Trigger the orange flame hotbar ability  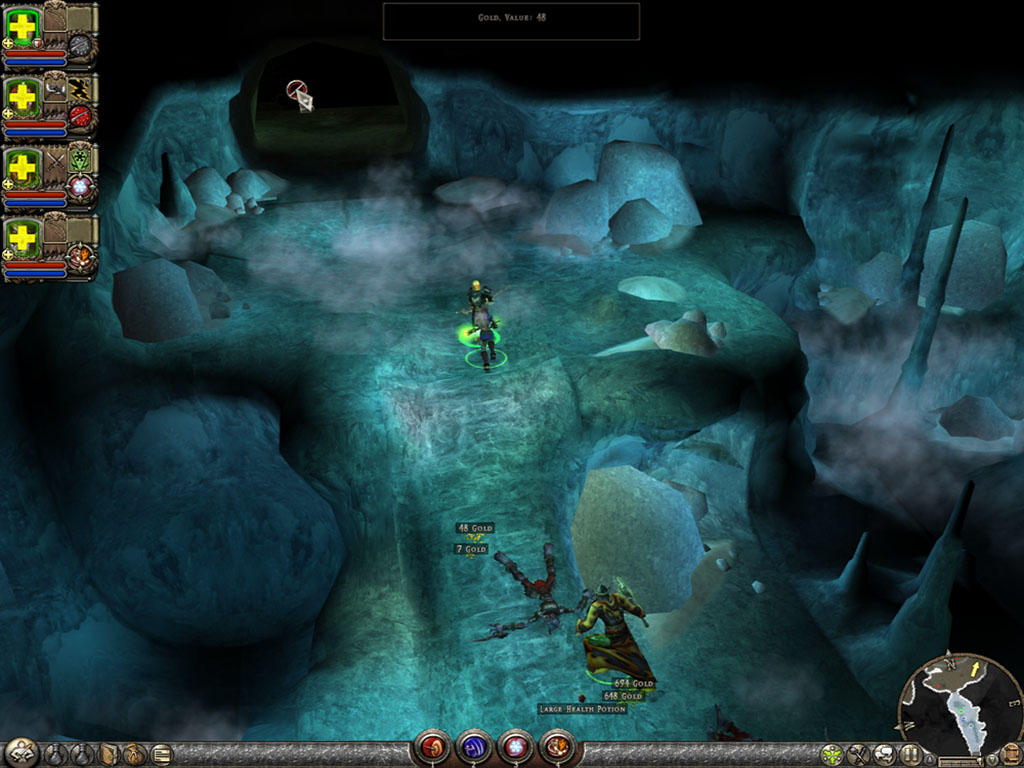point(556,746)
